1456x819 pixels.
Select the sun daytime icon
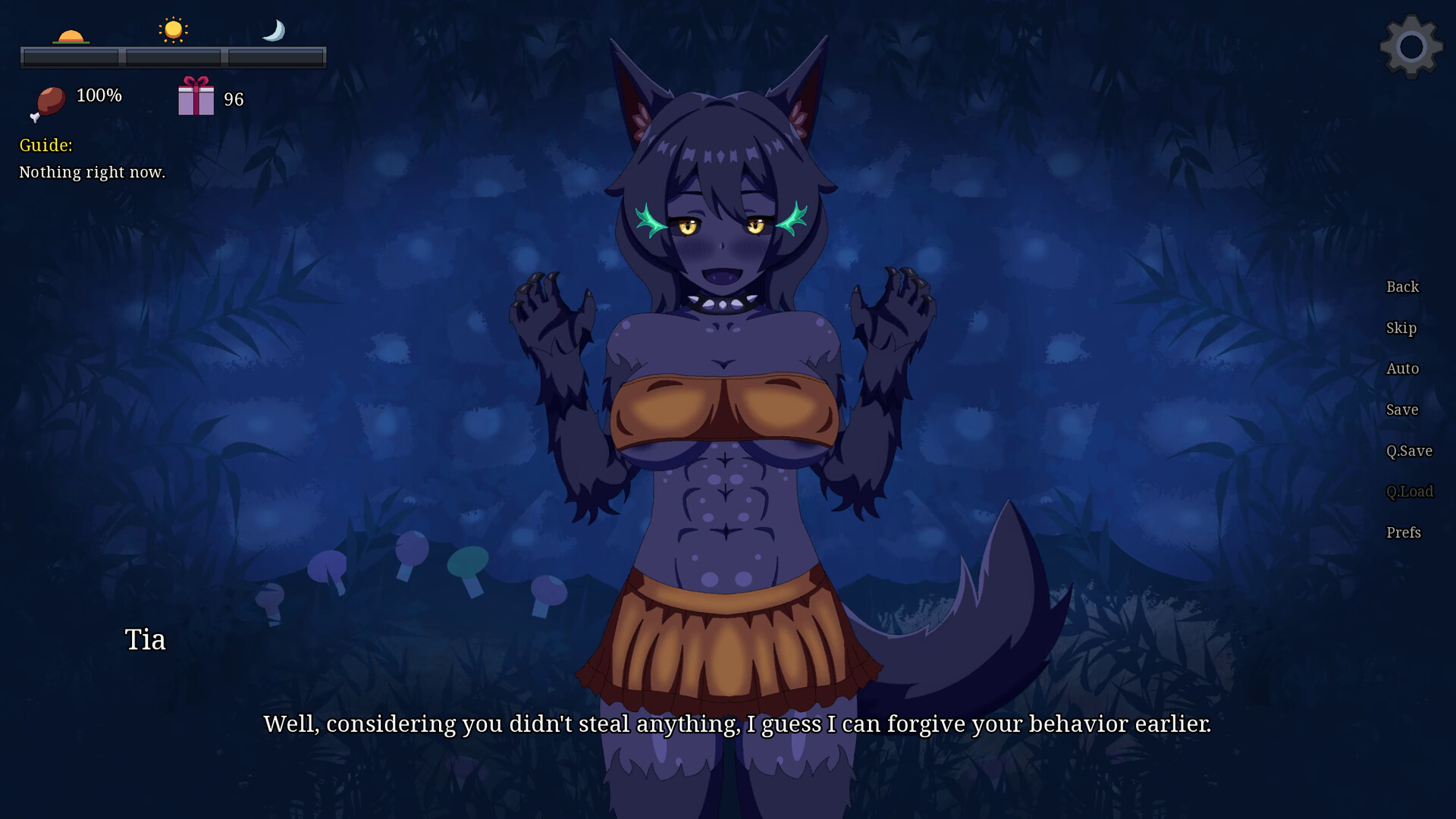tap(173, 29)
